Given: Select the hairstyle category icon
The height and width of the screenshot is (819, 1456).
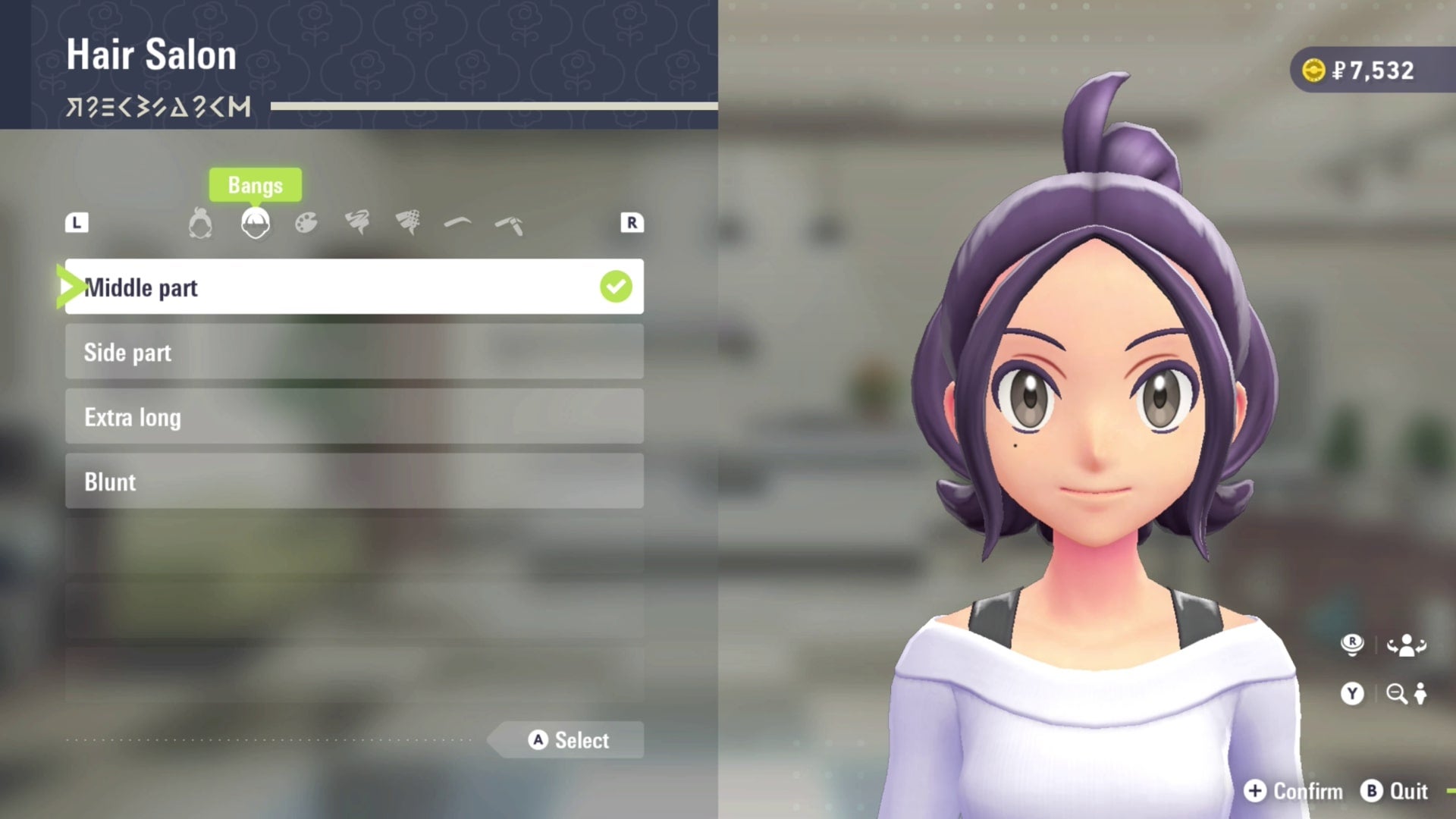Looking at the screenshot, I should tap(199, 222).
